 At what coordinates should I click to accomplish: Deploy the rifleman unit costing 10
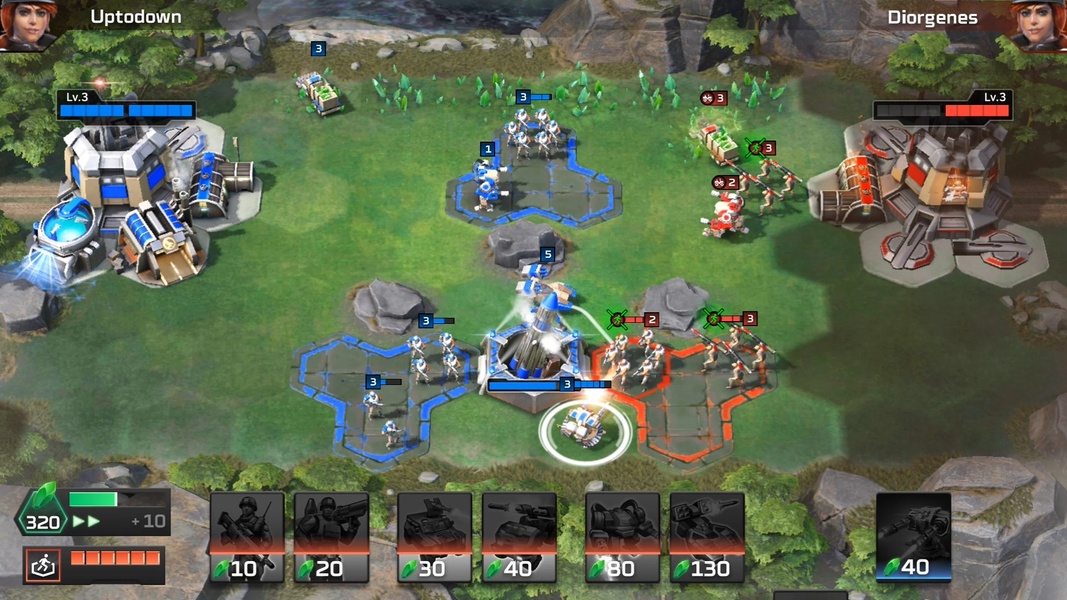246,537
